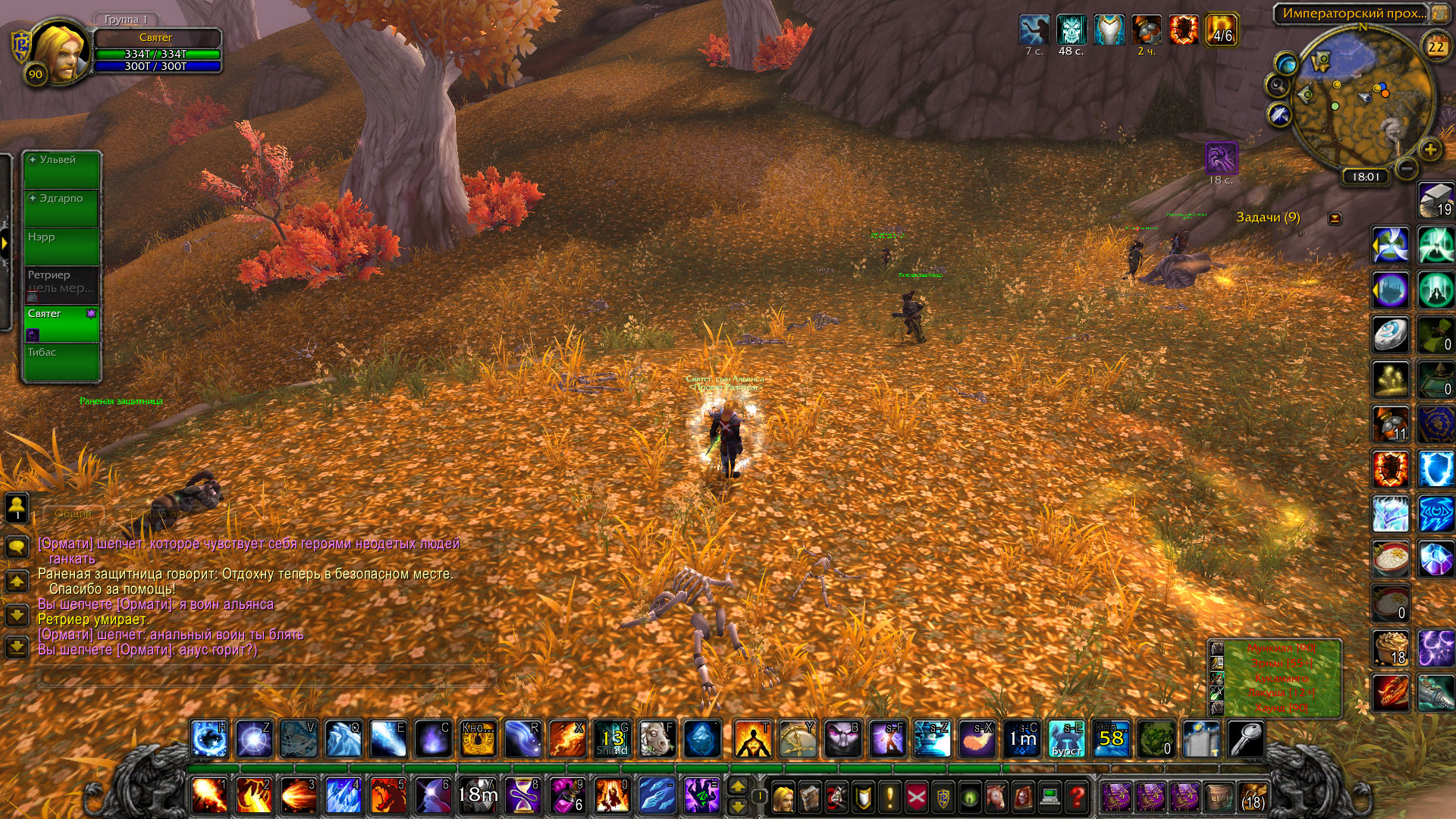
Task: Use the purple potion with 6 charges
Action: coord(567,795)
